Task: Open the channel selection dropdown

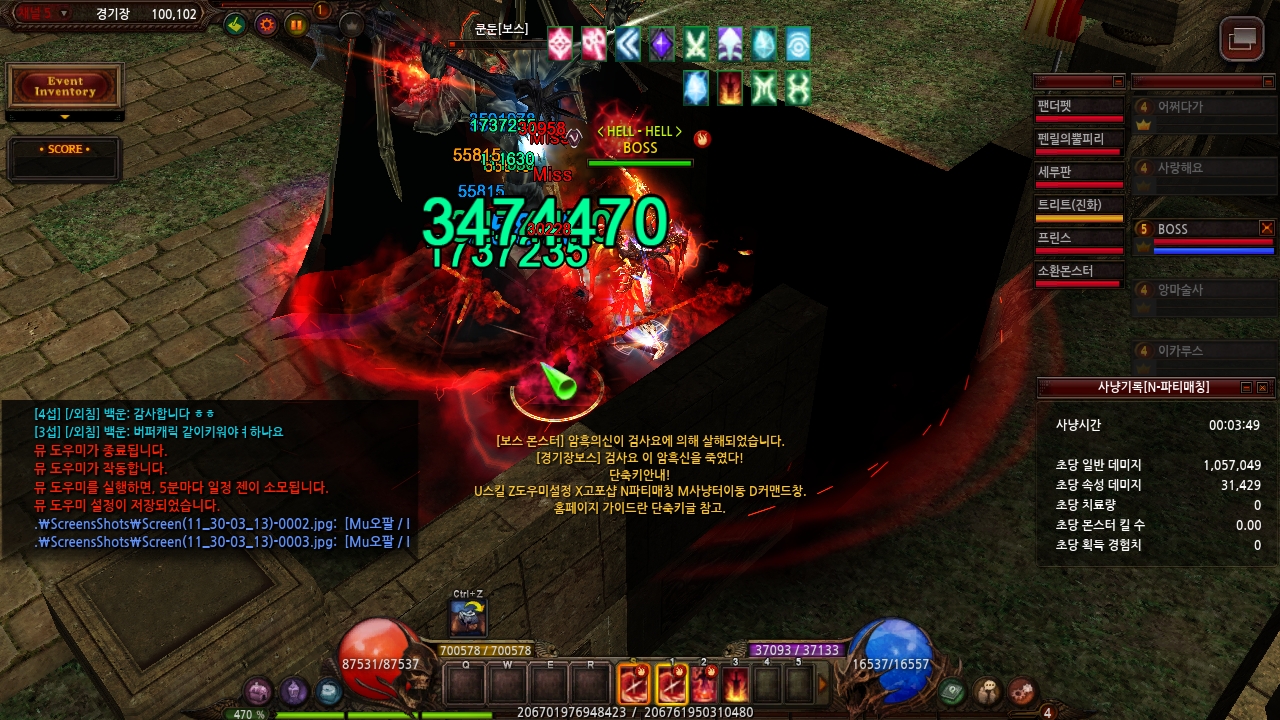Action: [x=64, y=13]
